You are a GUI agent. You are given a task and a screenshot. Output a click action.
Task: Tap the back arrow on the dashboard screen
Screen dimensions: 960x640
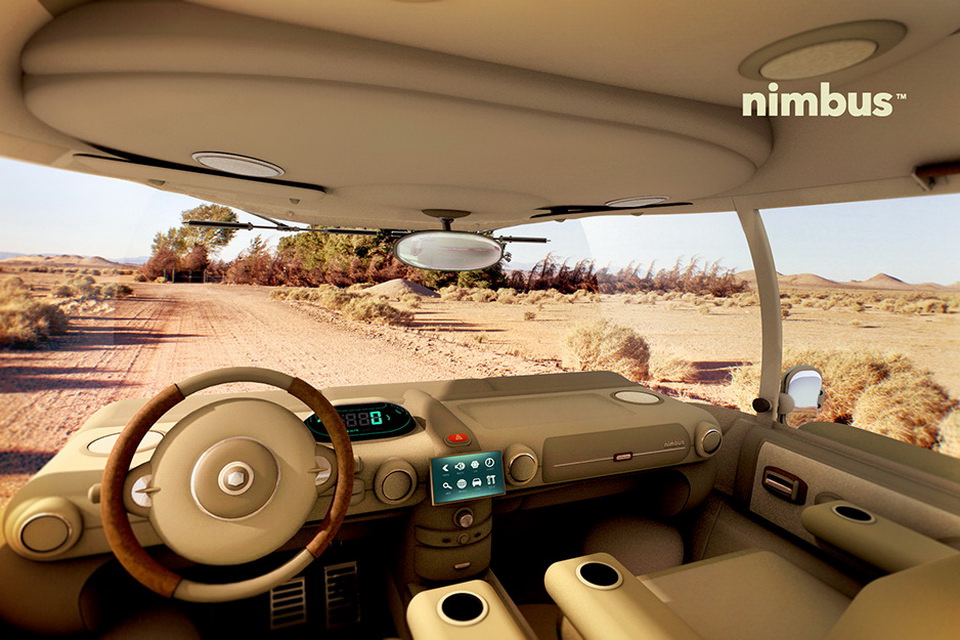445,468
